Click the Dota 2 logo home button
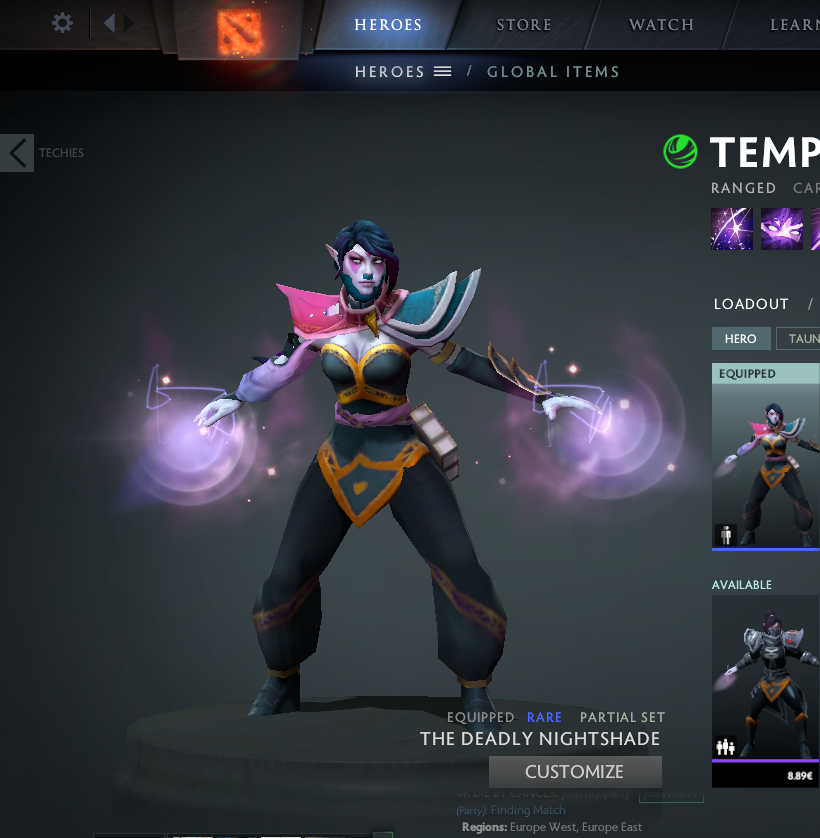 point(239,29)
